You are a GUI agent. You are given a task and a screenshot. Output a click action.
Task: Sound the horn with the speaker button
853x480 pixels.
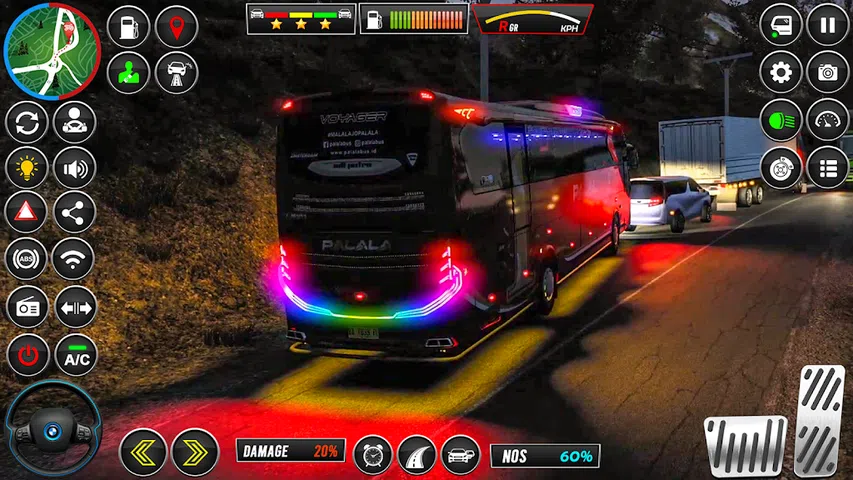pyautogui.click(x=74, y=167)
